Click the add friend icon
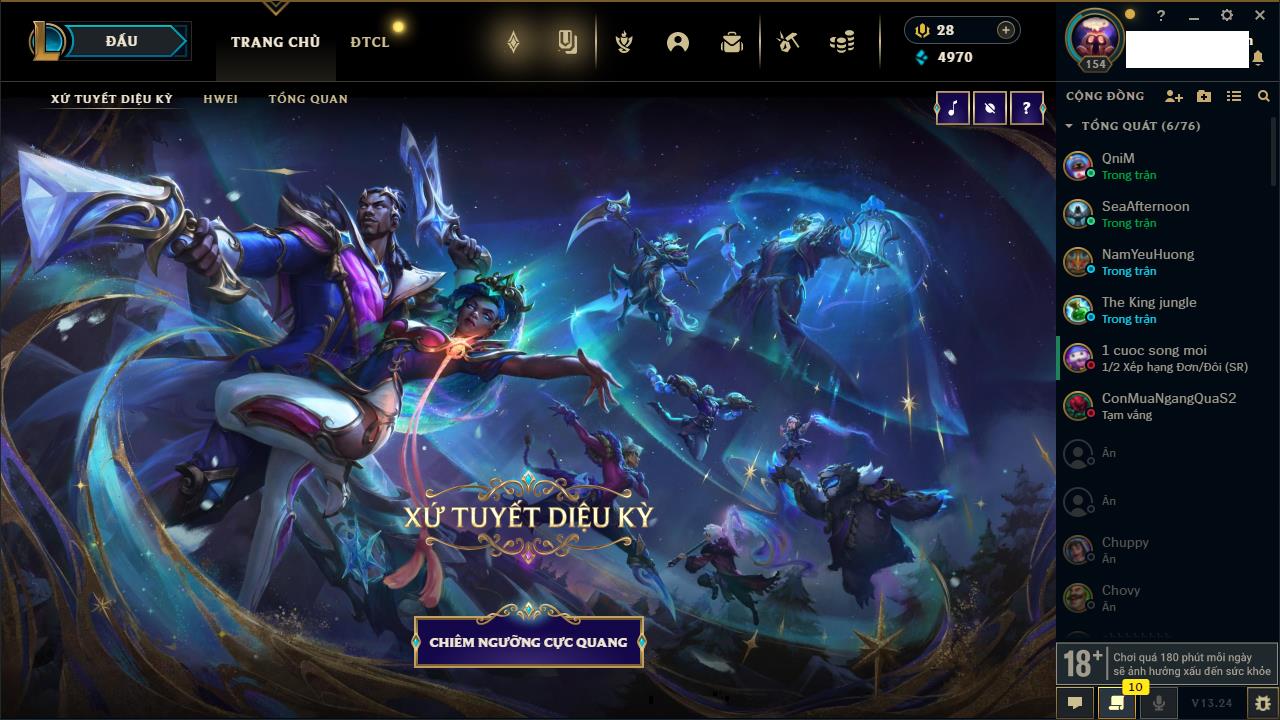The height and width of the screenshot is (720, 1280). (x=1174, y=96)
